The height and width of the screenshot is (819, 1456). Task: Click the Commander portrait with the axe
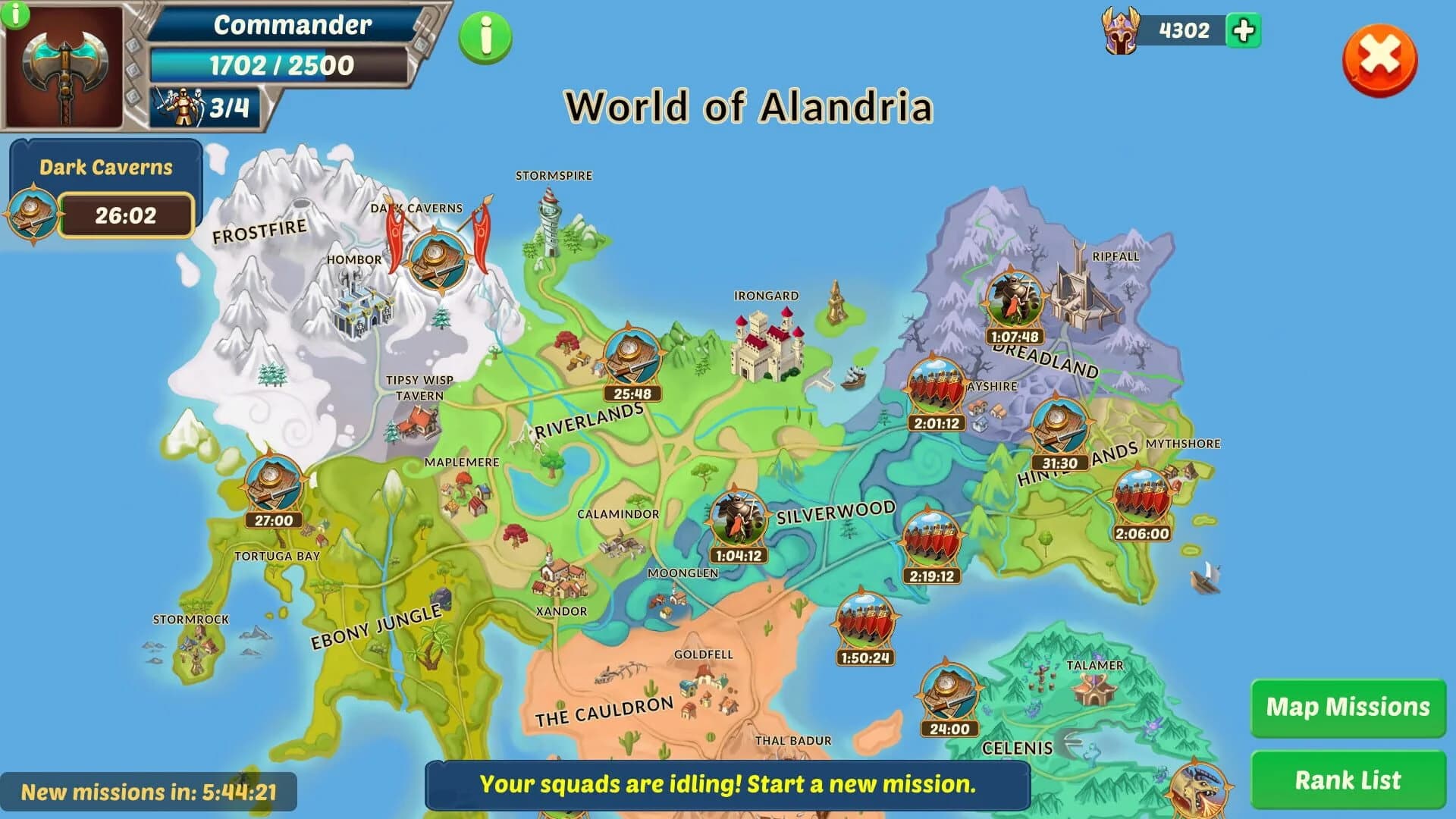(x=64, y=64)
